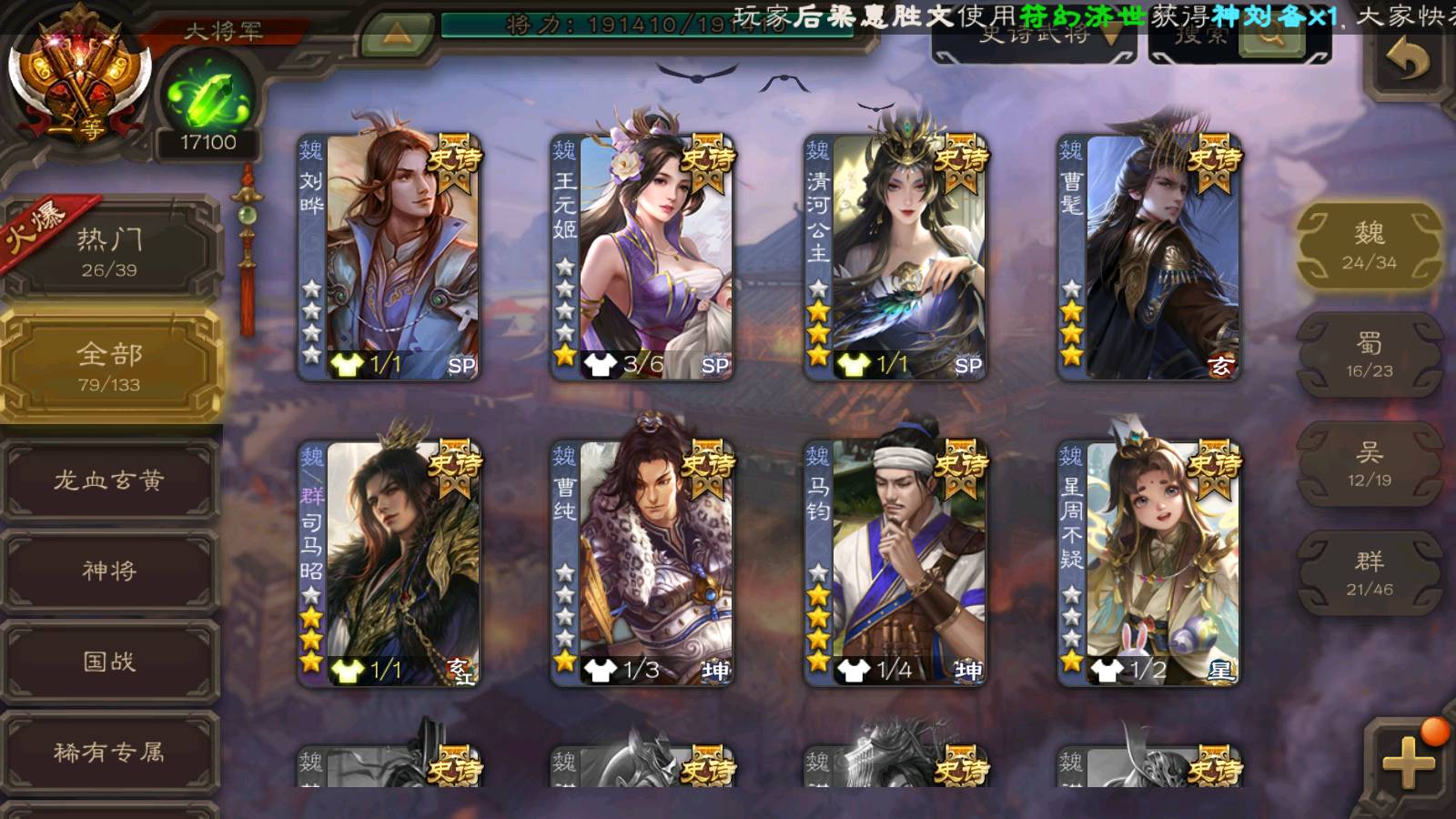Select the 刘晔 hero card
This screenshot has width=1456, height=819.
(x=389, y=257)
